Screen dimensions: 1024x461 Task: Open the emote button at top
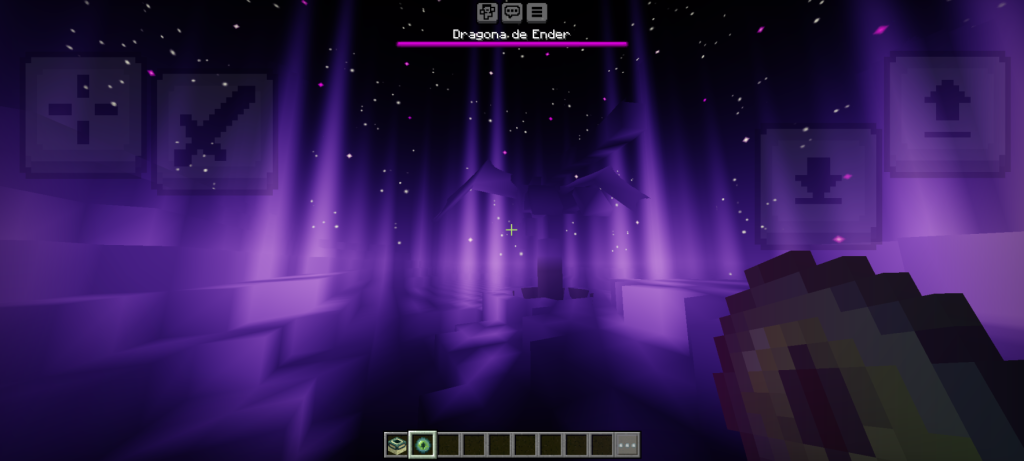coord(487,12)
